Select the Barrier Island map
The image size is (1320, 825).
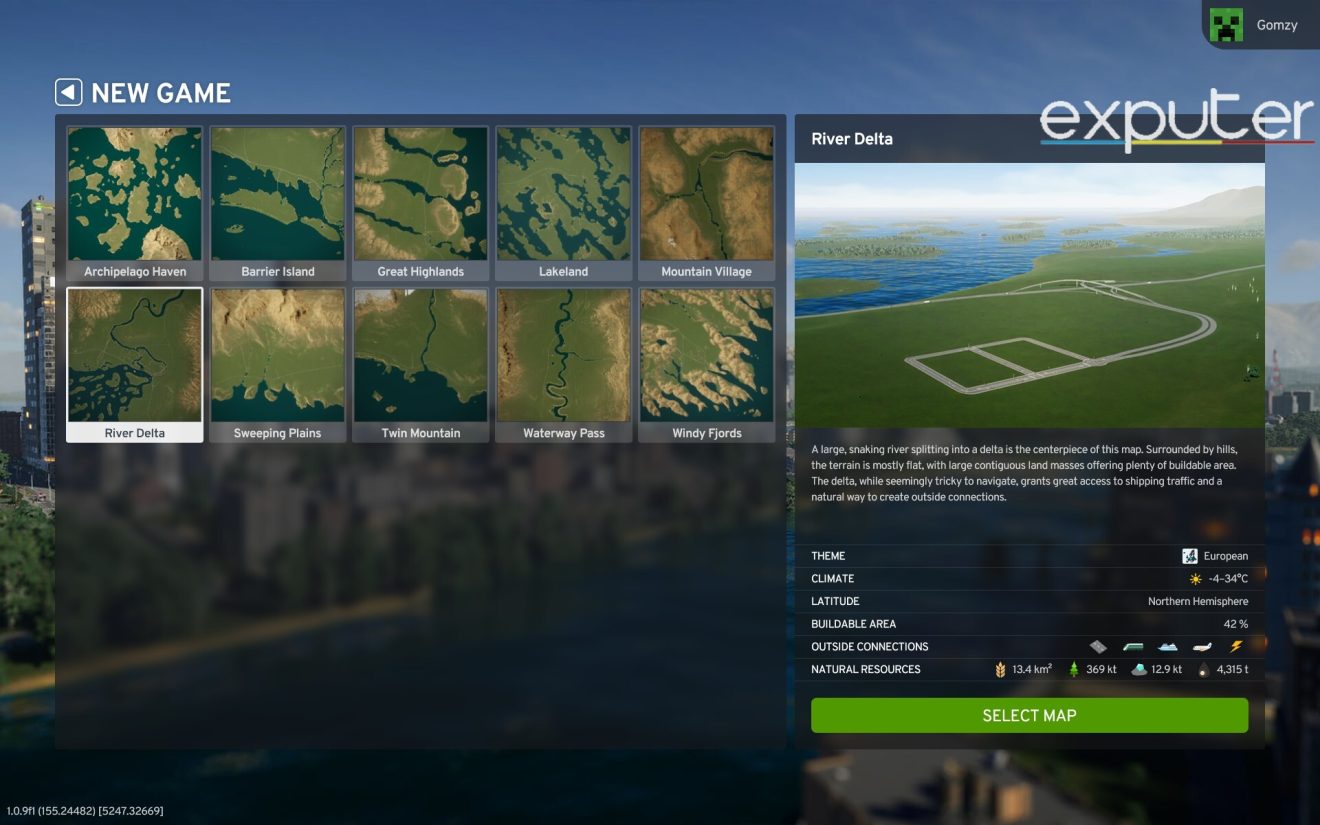[x=278, y=195]
